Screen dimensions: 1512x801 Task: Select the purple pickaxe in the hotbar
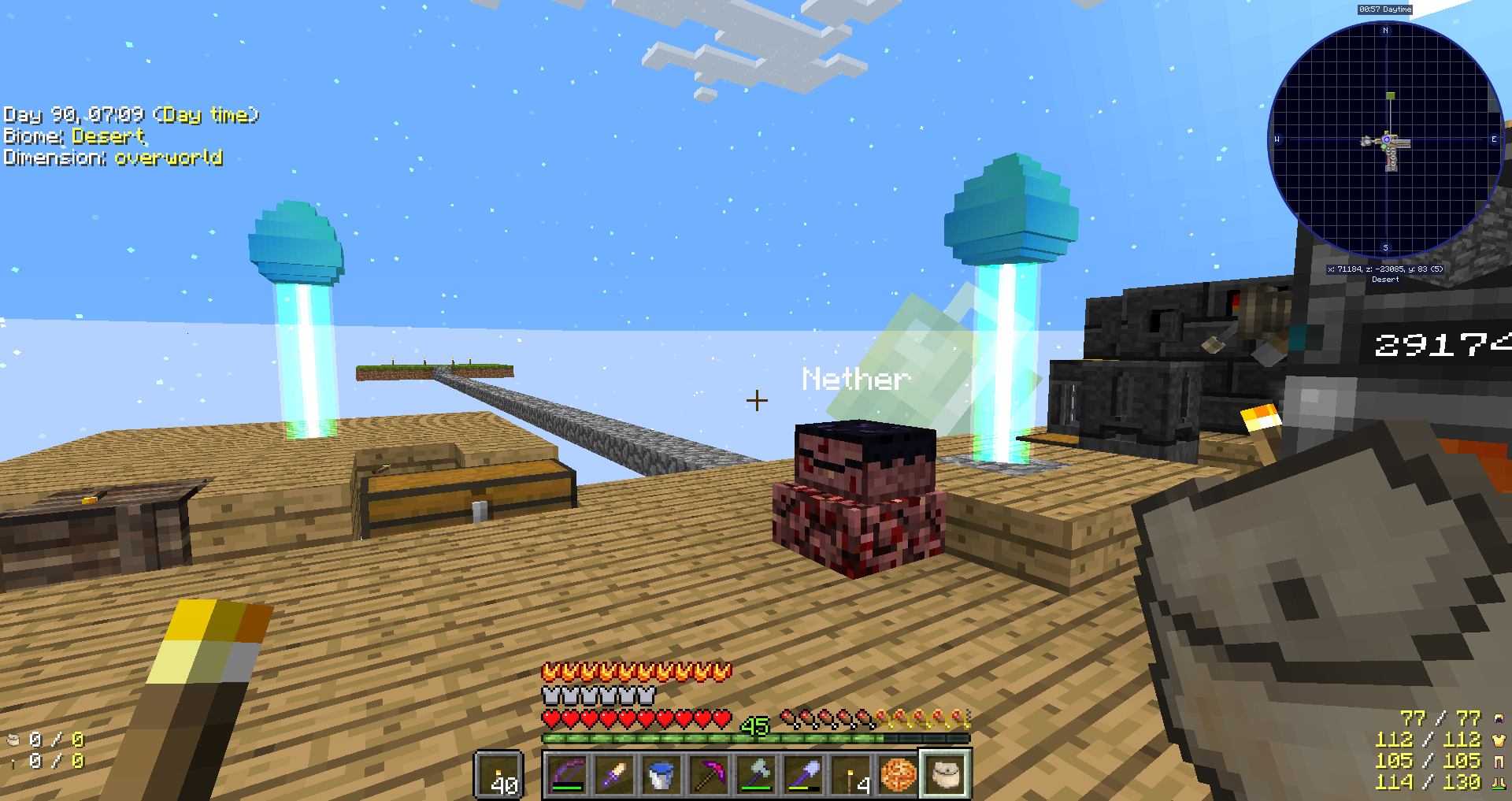(709, 776)
